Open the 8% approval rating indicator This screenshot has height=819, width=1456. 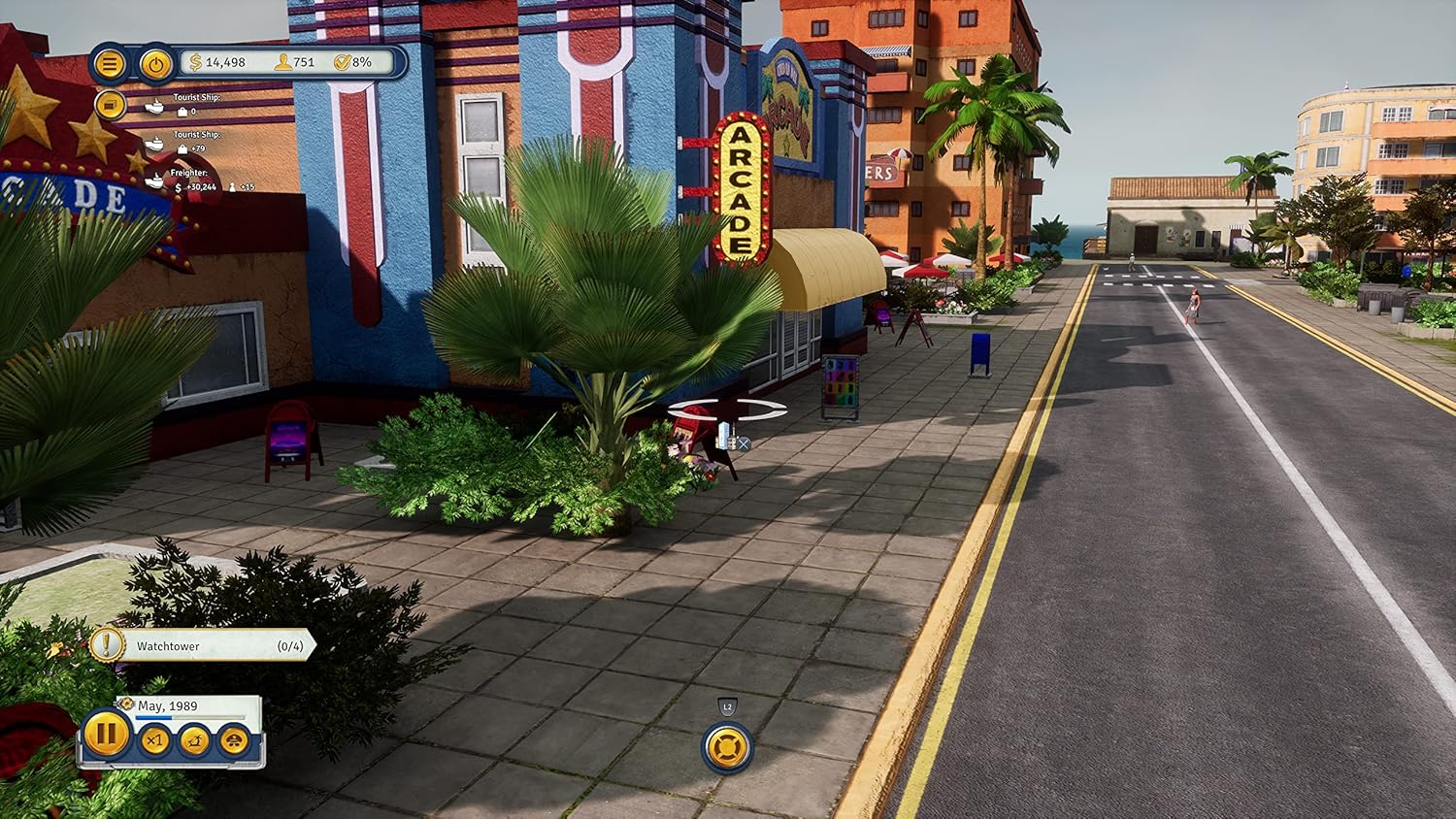354,62
